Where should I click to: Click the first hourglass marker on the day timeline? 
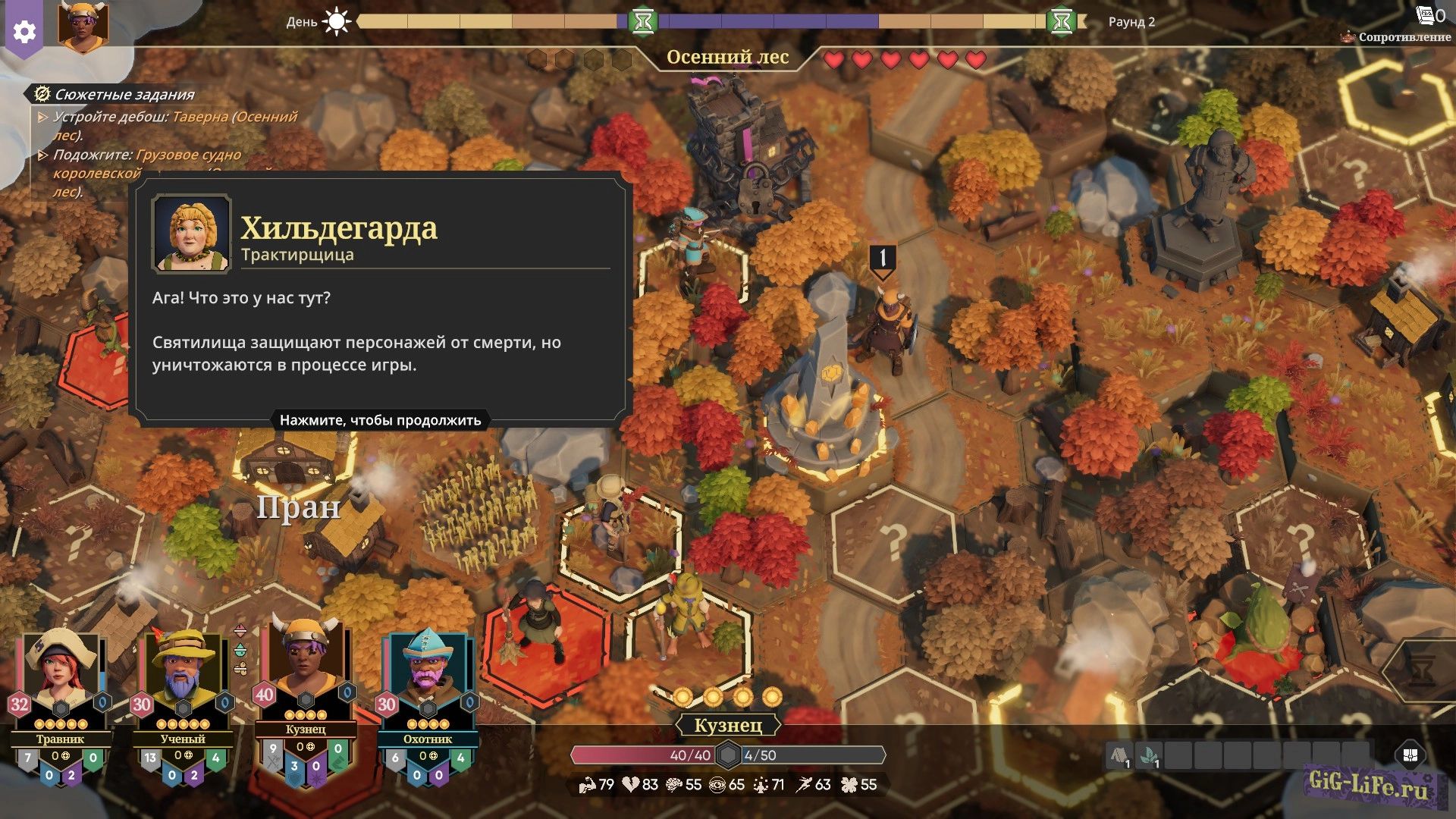pos(643,22)
